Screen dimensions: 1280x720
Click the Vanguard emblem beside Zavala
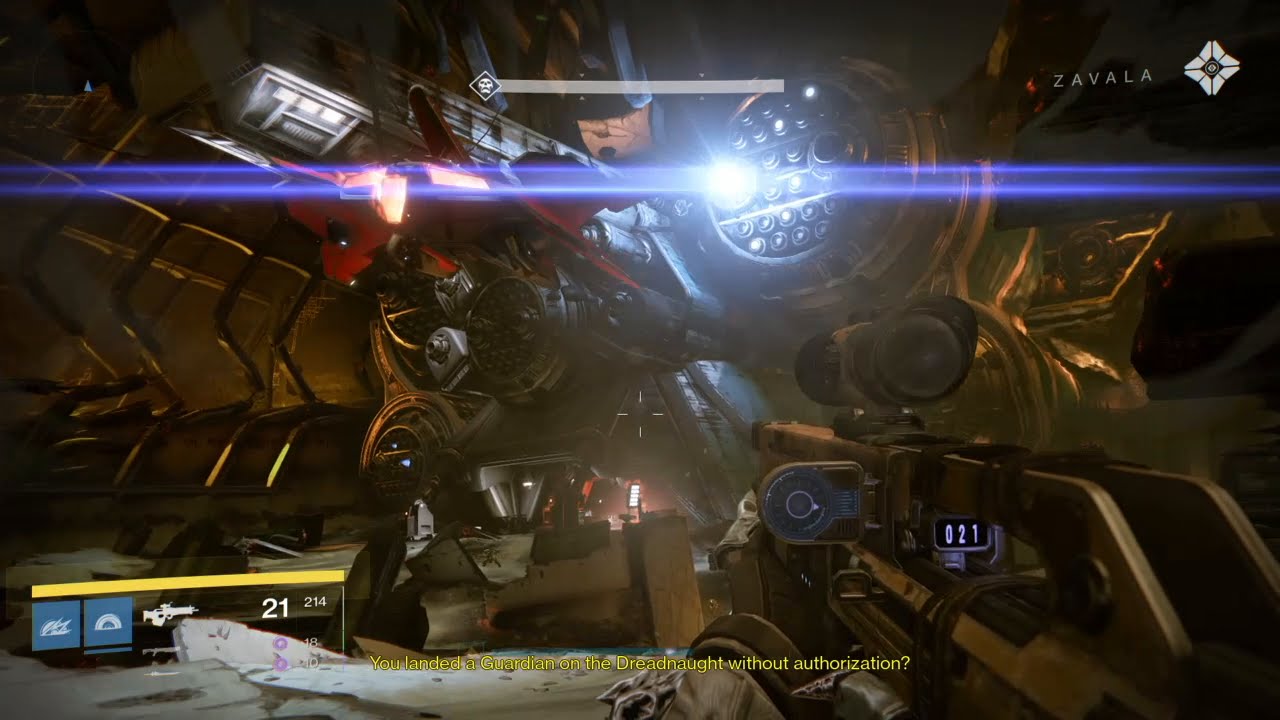[x=1211, y=68]
